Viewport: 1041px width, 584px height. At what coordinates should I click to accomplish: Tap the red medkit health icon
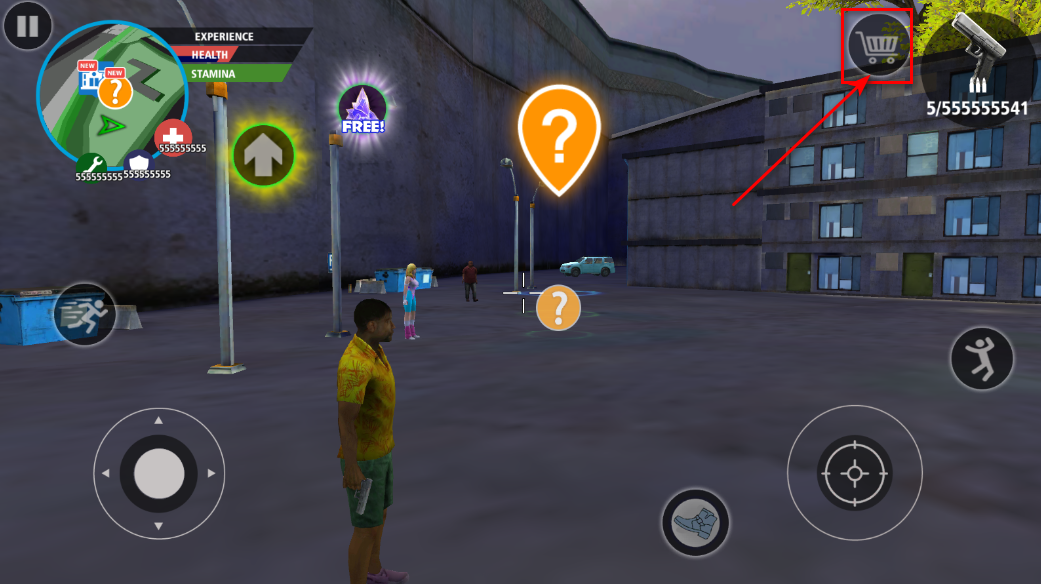[x=173, y=137]
